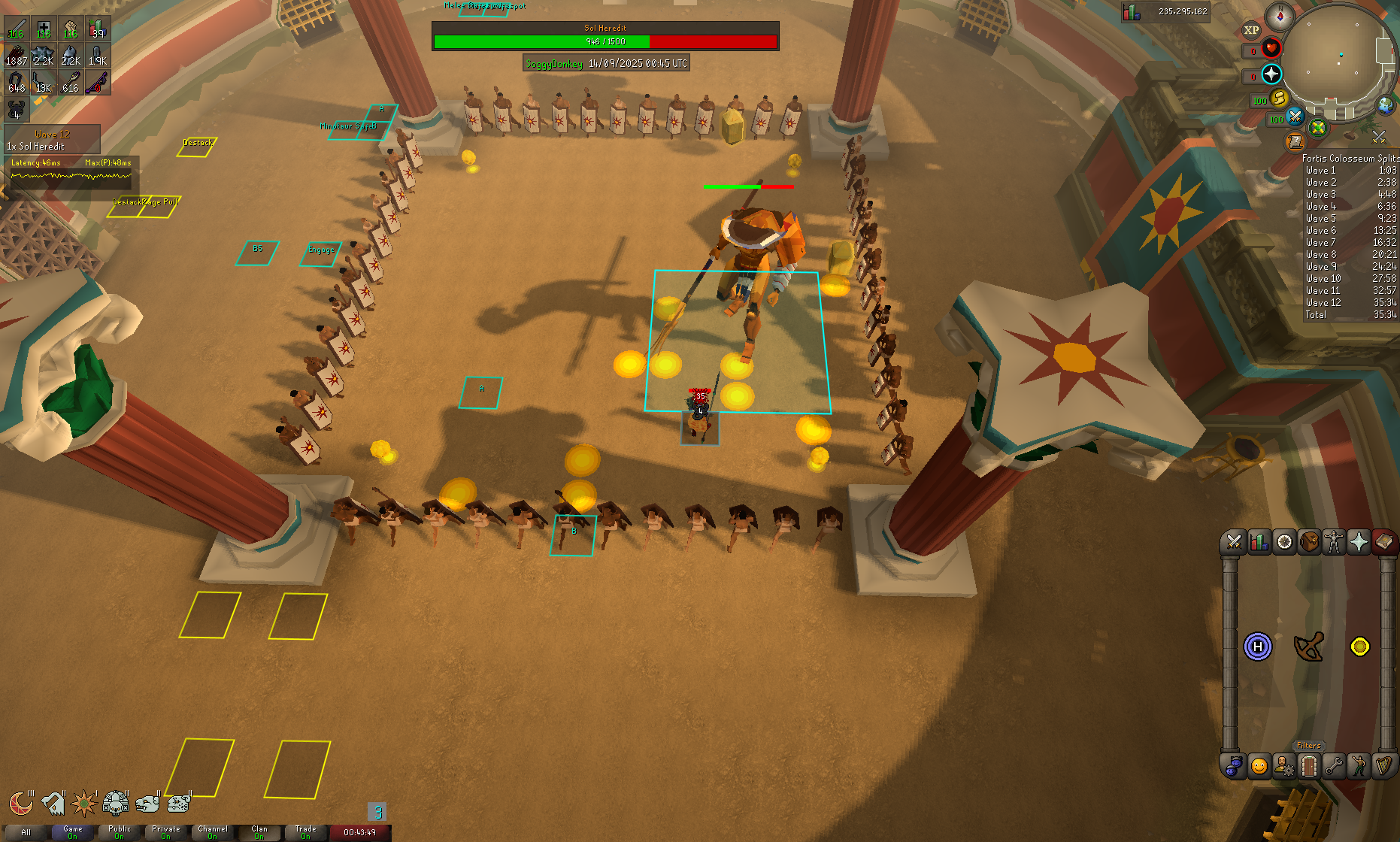Switch to the Skills tab
Viewport: 1400px width, 842px height.
[1259, 542]
